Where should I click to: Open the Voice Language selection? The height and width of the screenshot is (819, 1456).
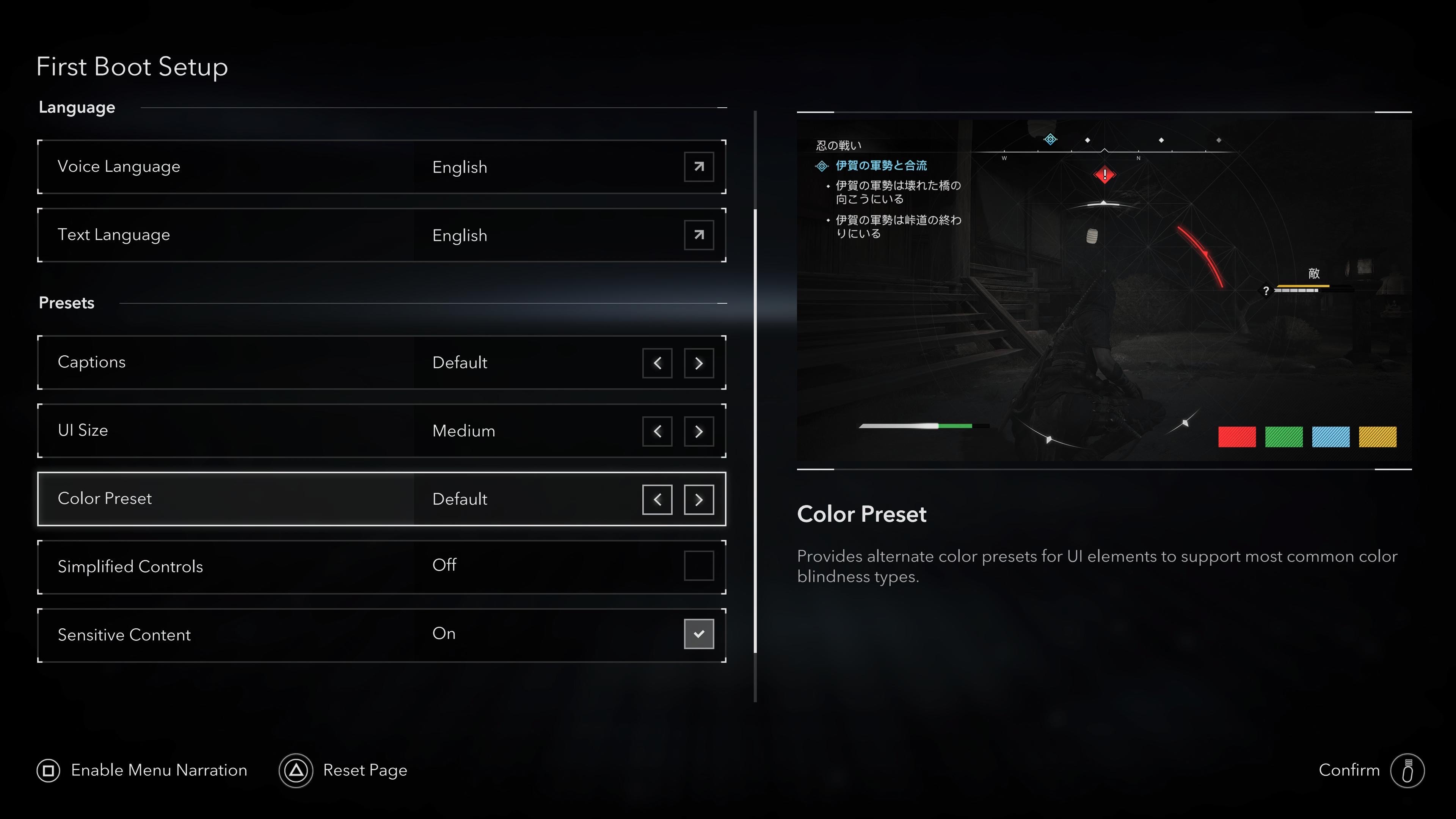[x=698, y=167]
